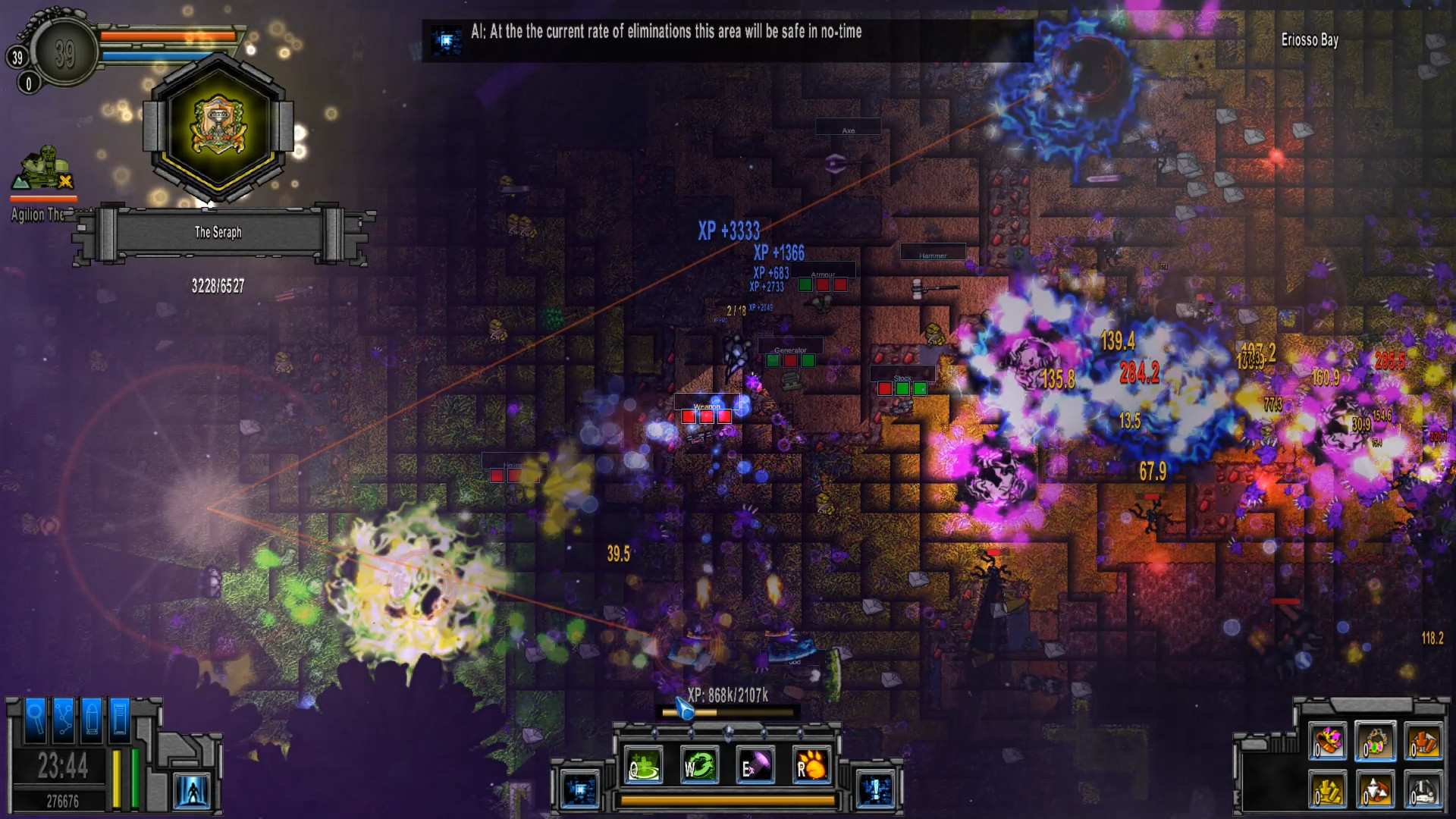Activate the R orange paw ability
The width and height of the screenshot is (1456, 819).
tap(811, 766)
